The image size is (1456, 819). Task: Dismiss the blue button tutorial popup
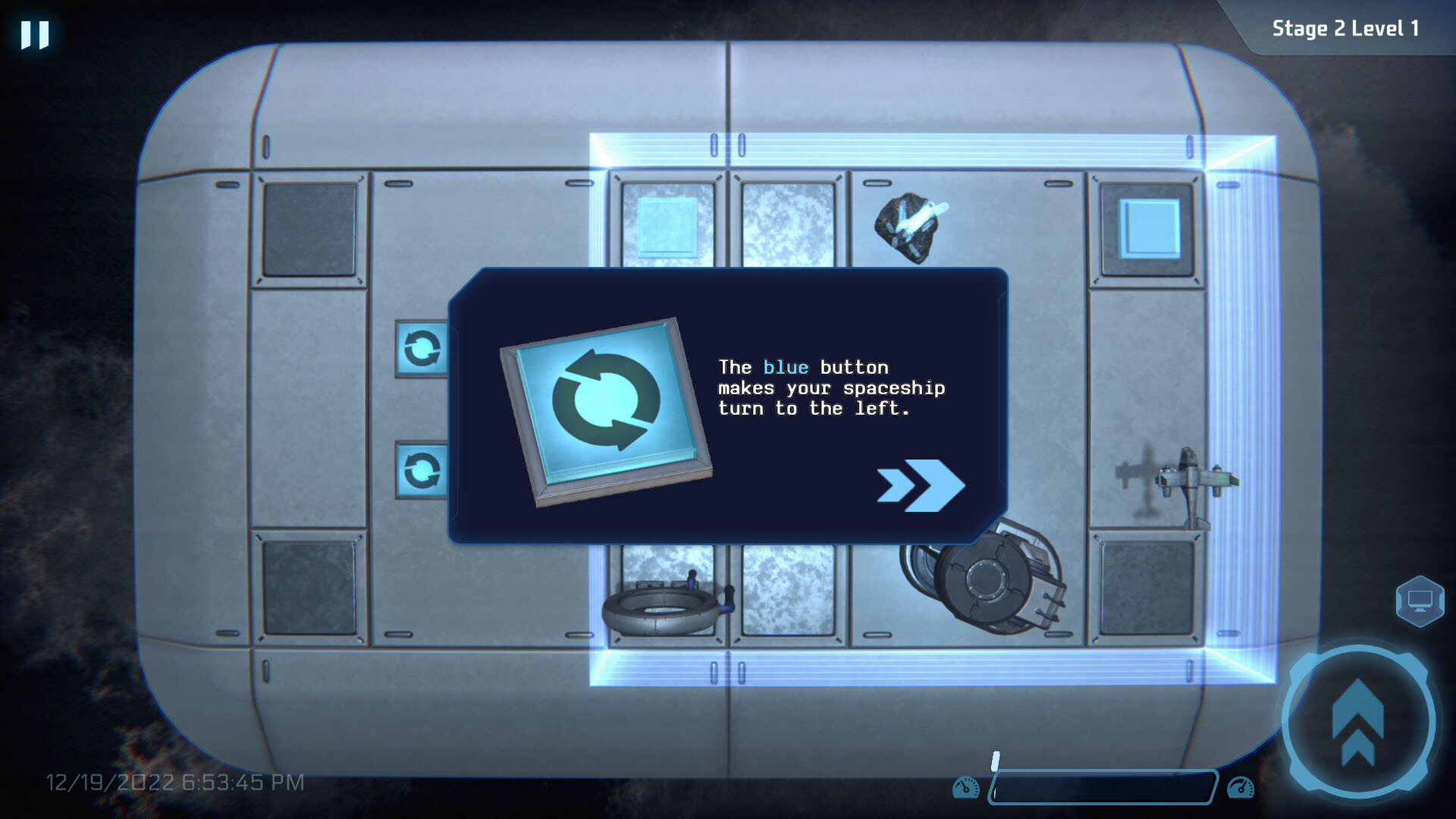coord(728,406)
